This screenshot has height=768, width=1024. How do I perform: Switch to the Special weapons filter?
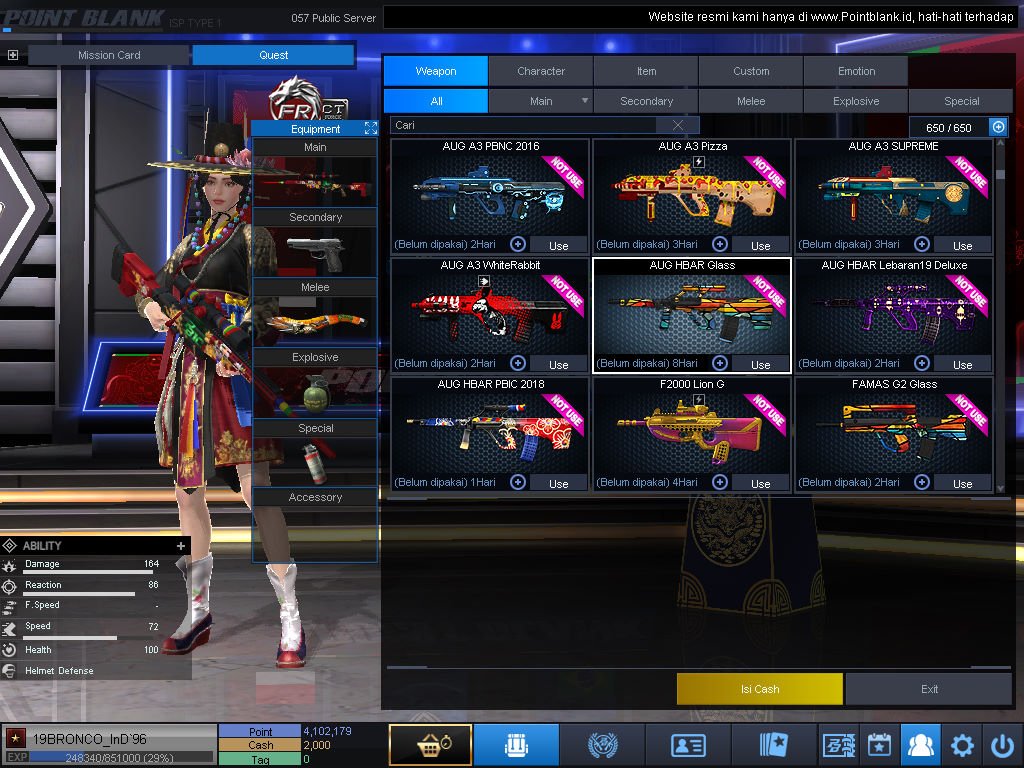961,101
